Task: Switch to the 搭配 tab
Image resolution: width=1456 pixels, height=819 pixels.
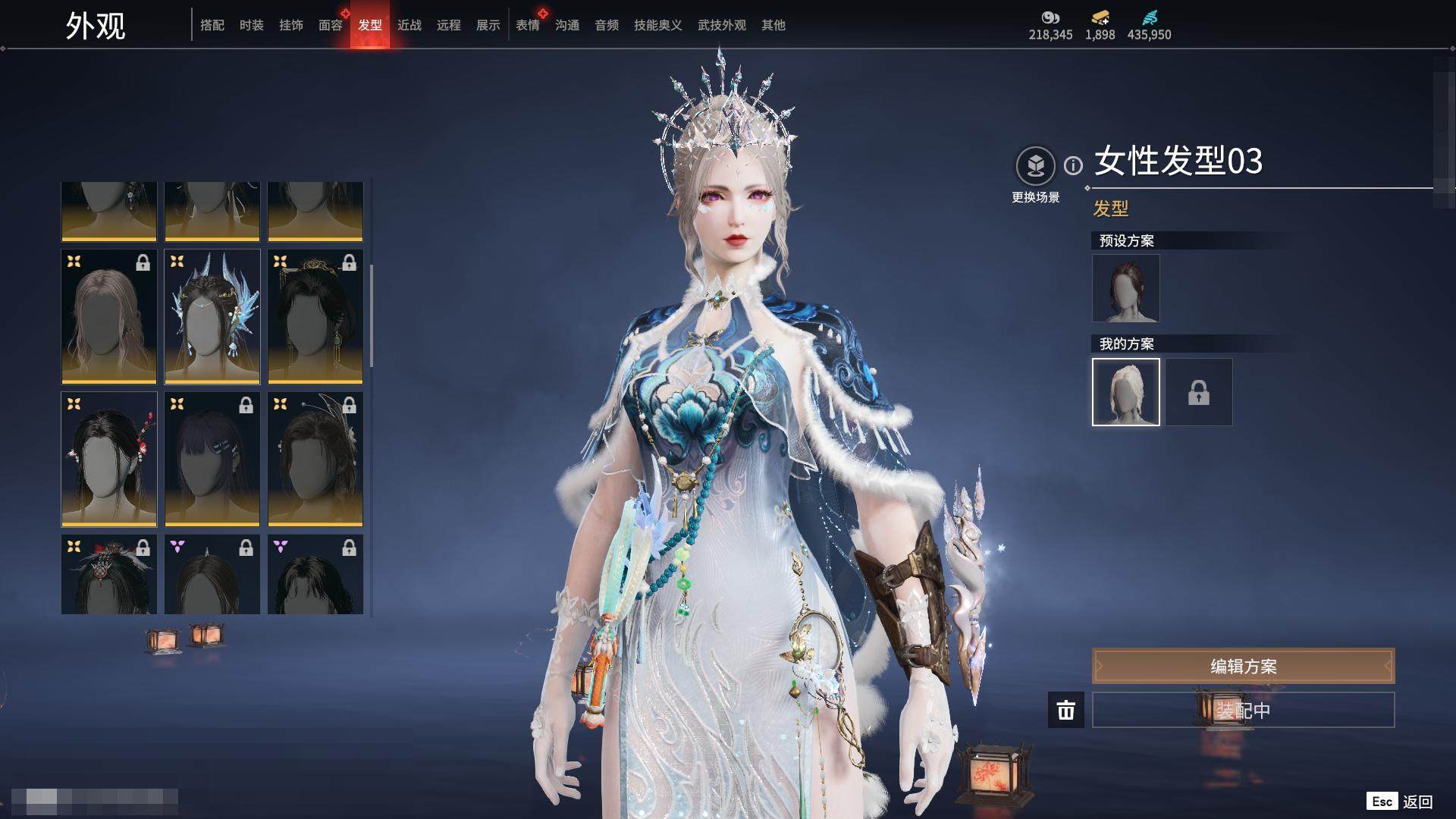Action: point(212,25)
